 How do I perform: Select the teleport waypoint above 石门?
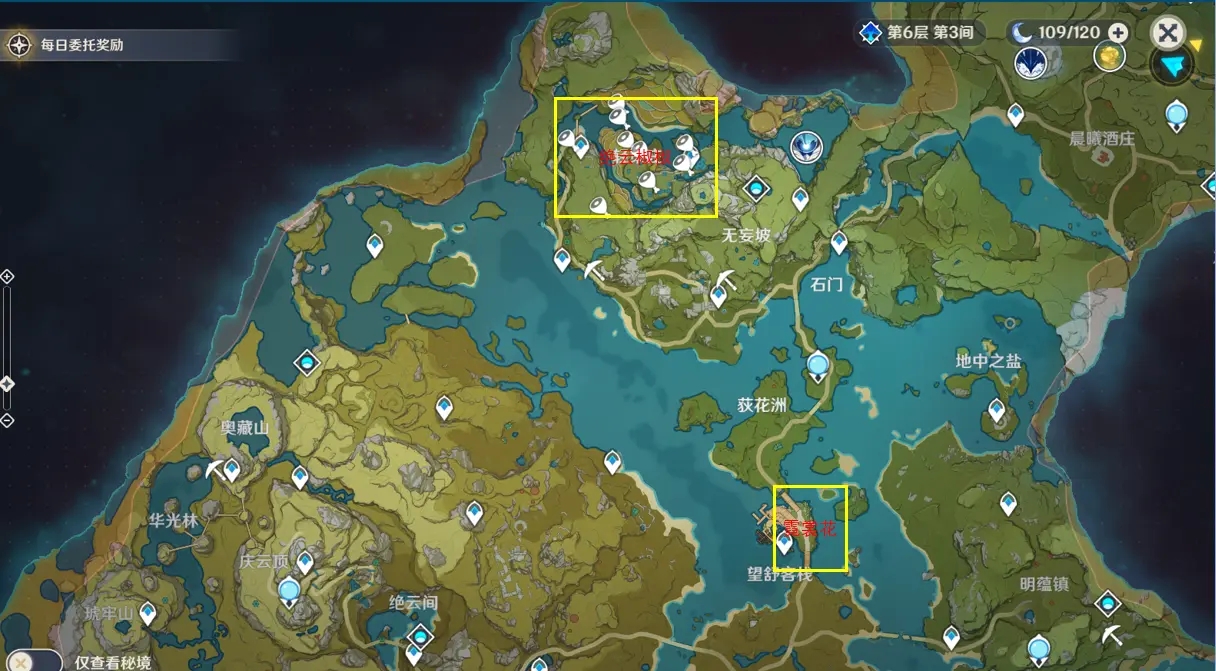point(839,241)
